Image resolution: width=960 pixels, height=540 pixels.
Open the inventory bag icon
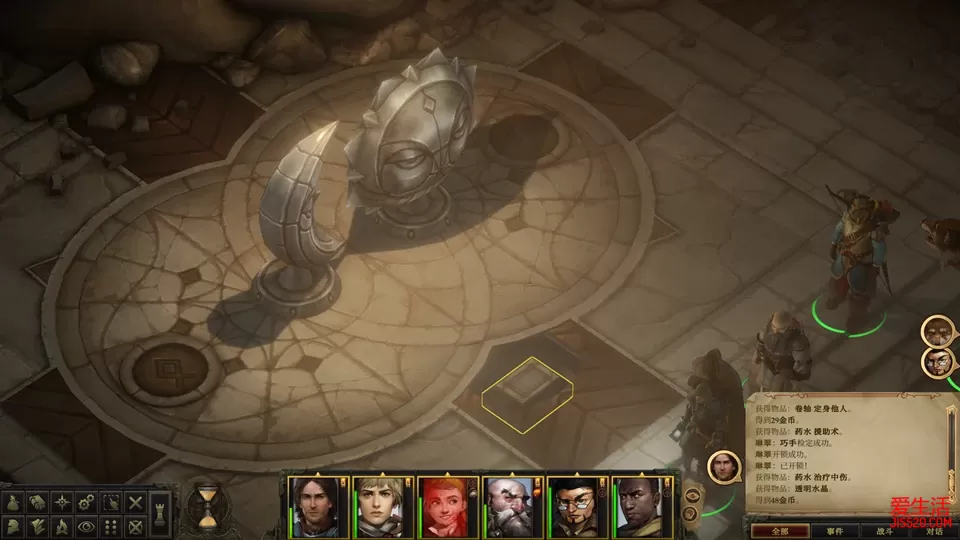click(13, 502)
